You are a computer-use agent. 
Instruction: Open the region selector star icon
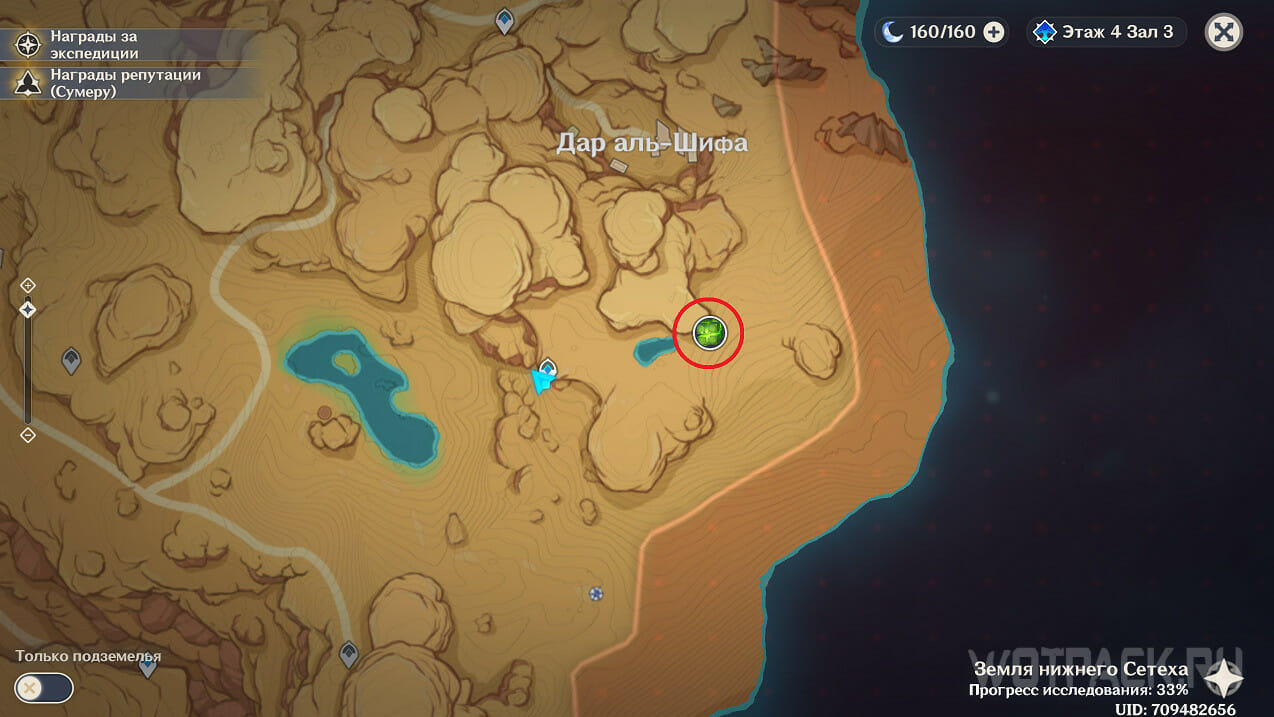(x=1222, y=678)
